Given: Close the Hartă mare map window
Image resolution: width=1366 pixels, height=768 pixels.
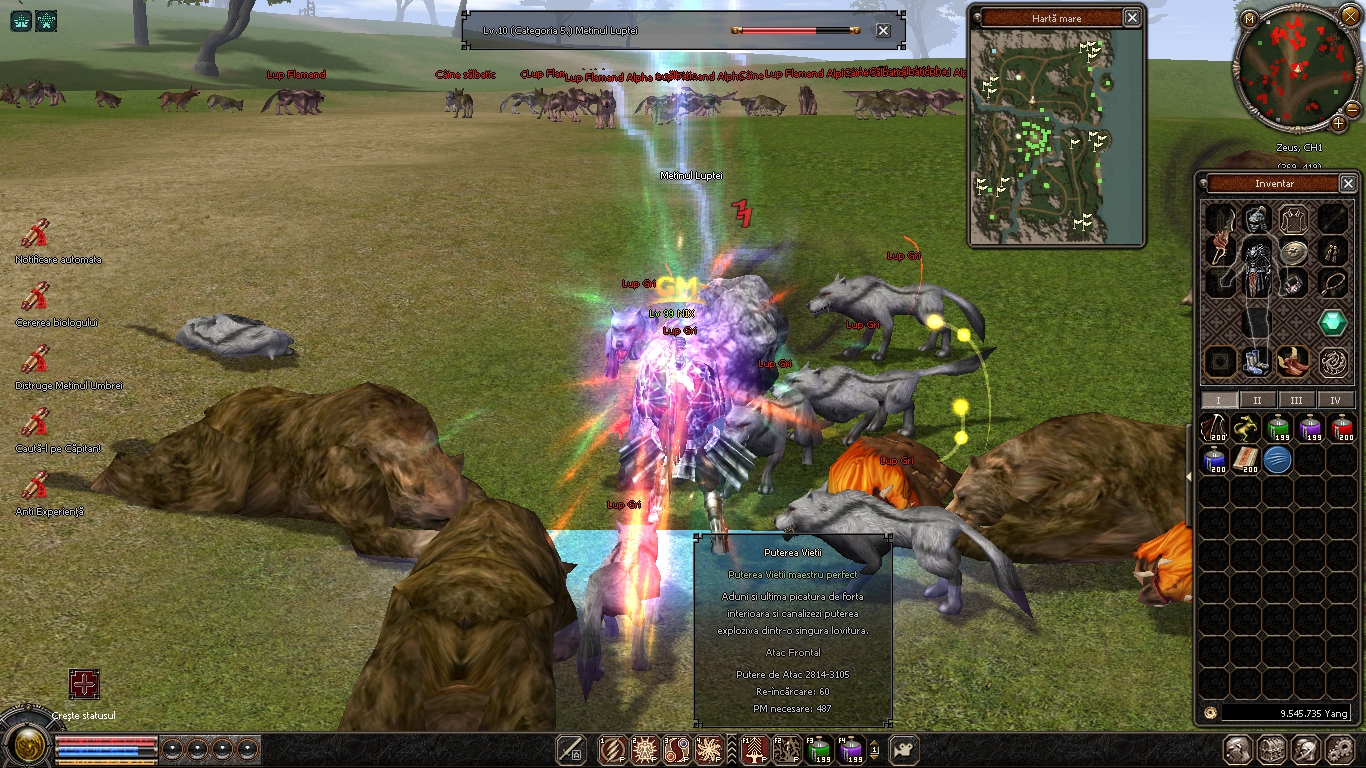Looking at the screenshot, I should (1132, 18).
